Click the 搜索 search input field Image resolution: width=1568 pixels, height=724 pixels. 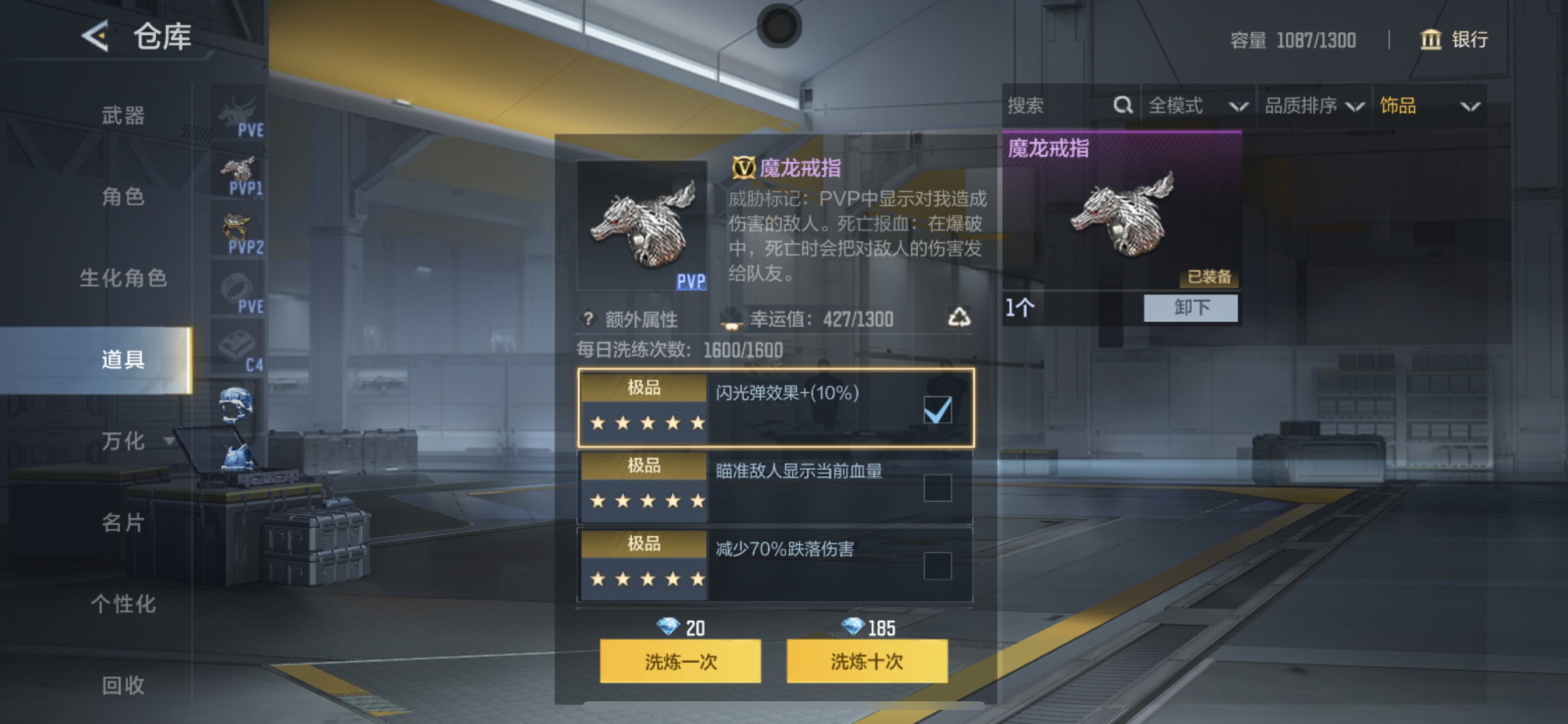[x=1059, y=106]
